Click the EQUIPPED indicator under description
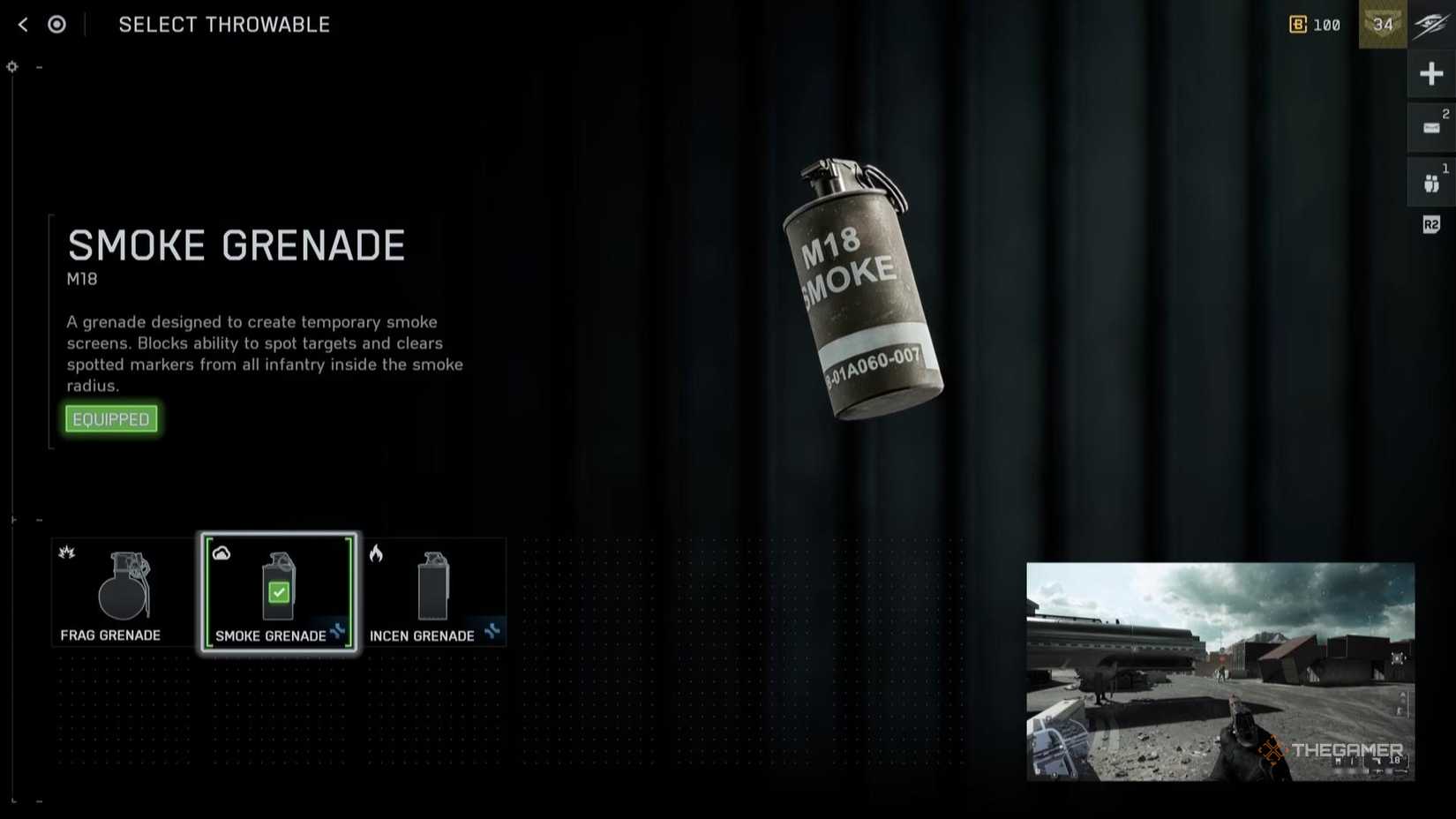The height and width of the screenshot is (819, 1456). point(110,418)
